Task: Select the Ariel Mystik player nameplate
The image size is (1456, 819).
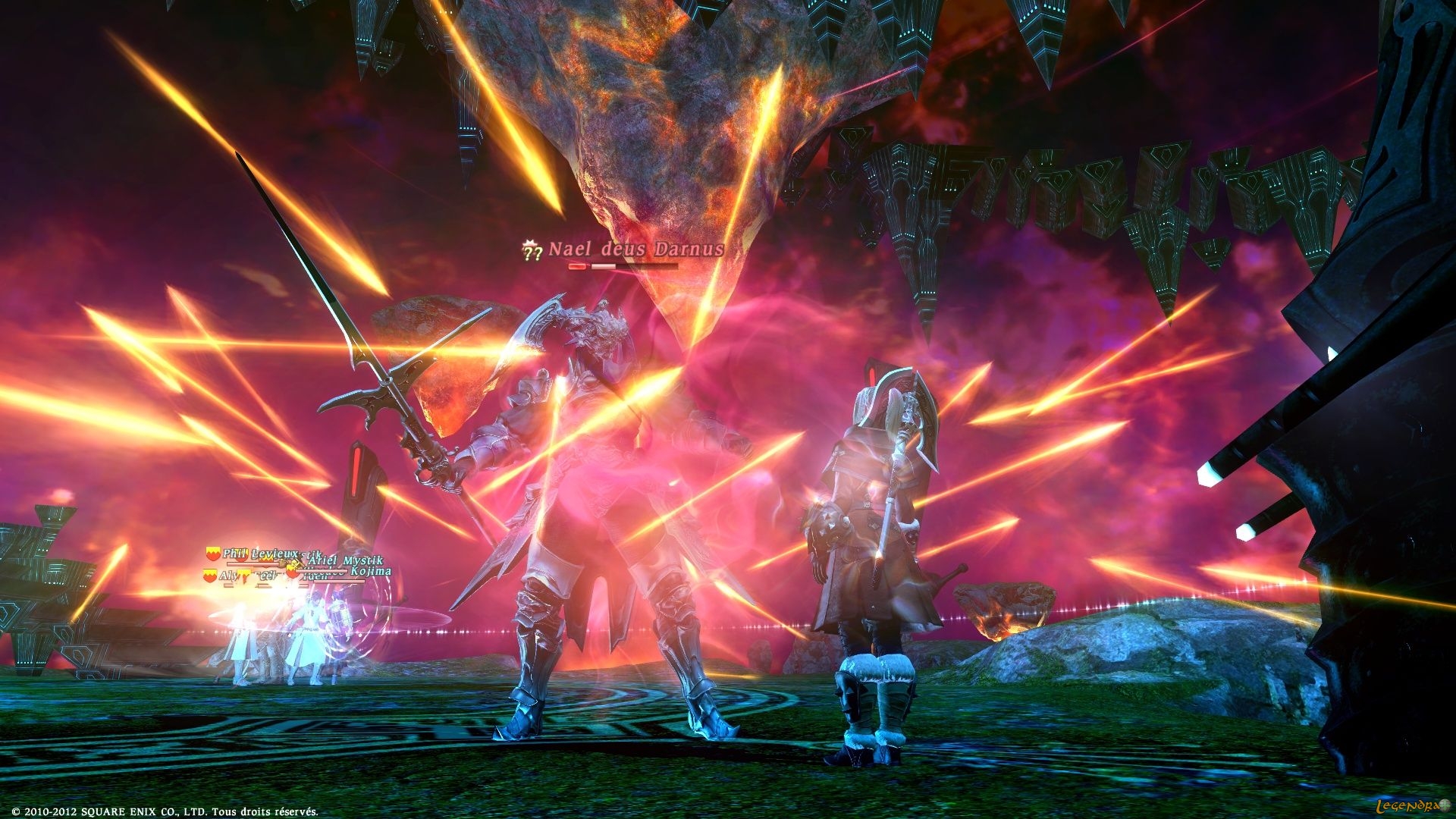Action: tap(345, 560)
